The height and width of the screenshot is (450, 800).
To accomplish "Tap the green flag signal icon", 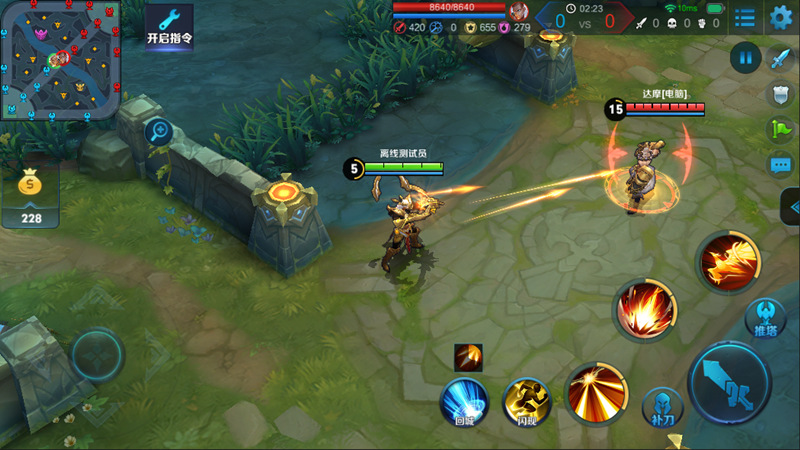I will 780,129.
